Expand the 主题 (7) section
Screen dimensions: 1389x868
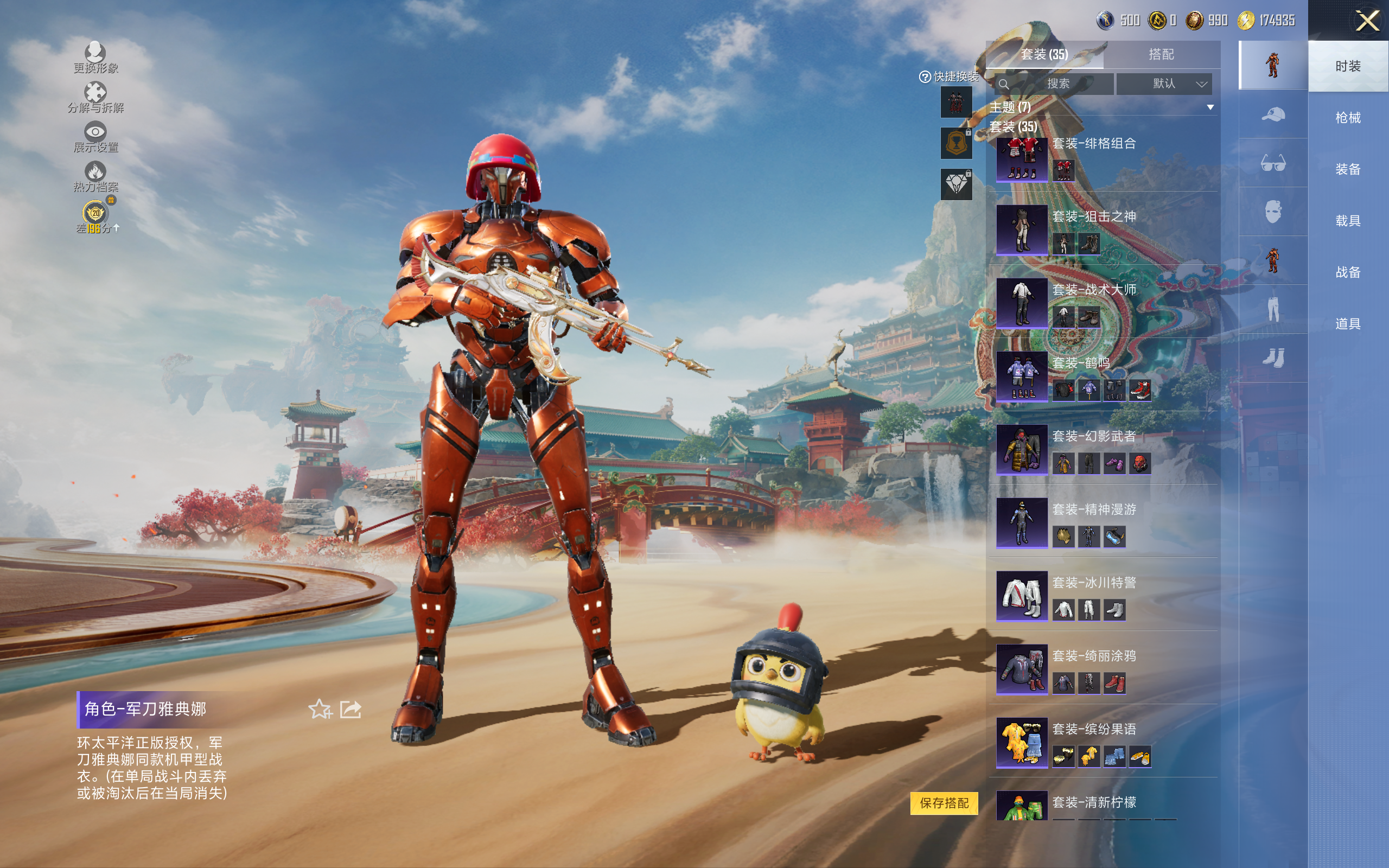[1210, 107]
